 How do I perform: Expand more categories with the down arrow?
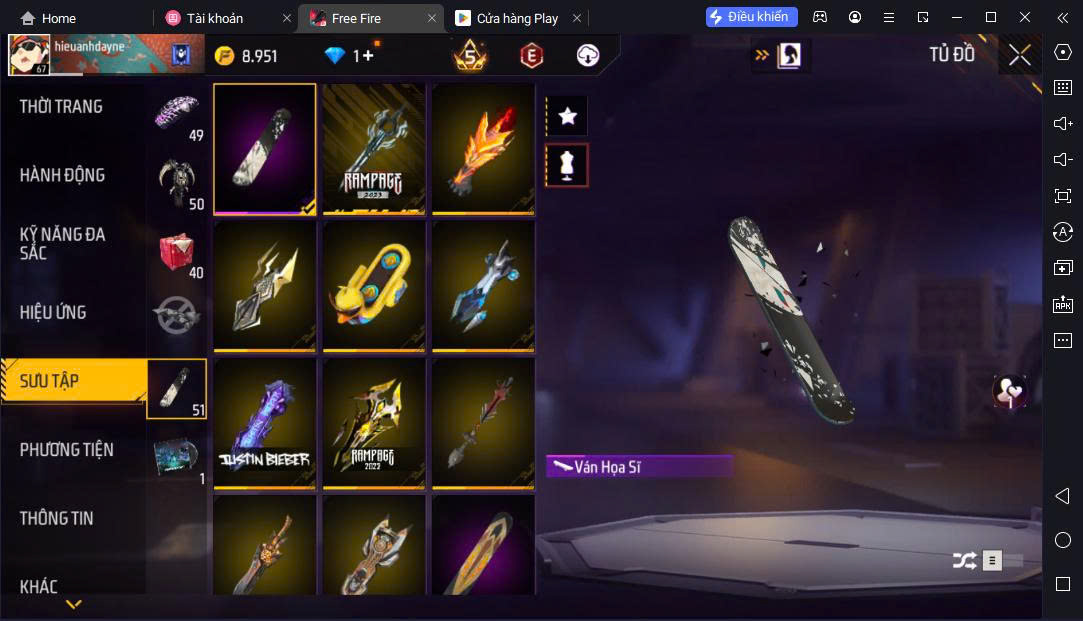coord(73,604)
